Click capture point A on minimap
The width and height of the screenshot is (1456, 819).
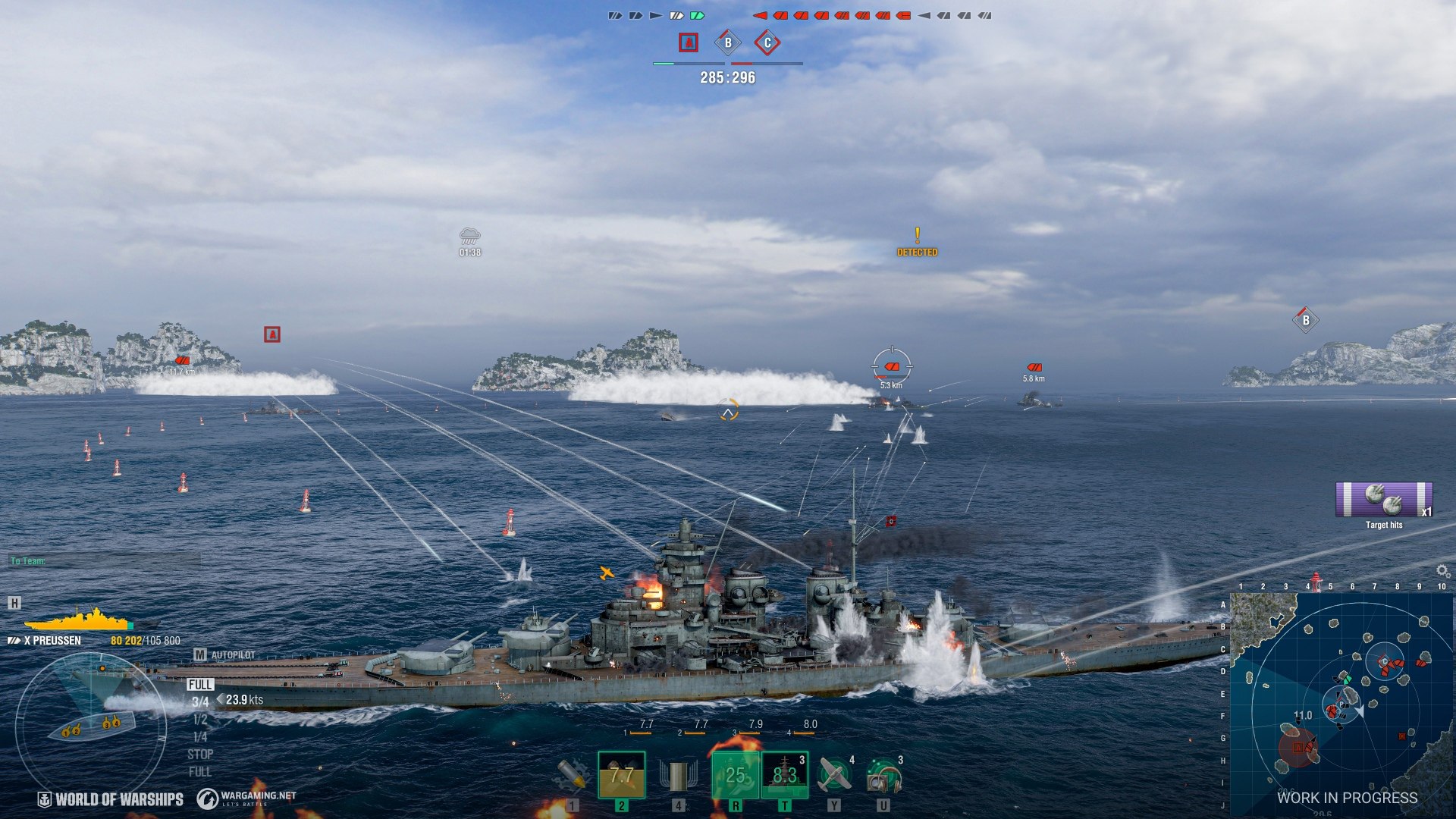click(1298, 748)
